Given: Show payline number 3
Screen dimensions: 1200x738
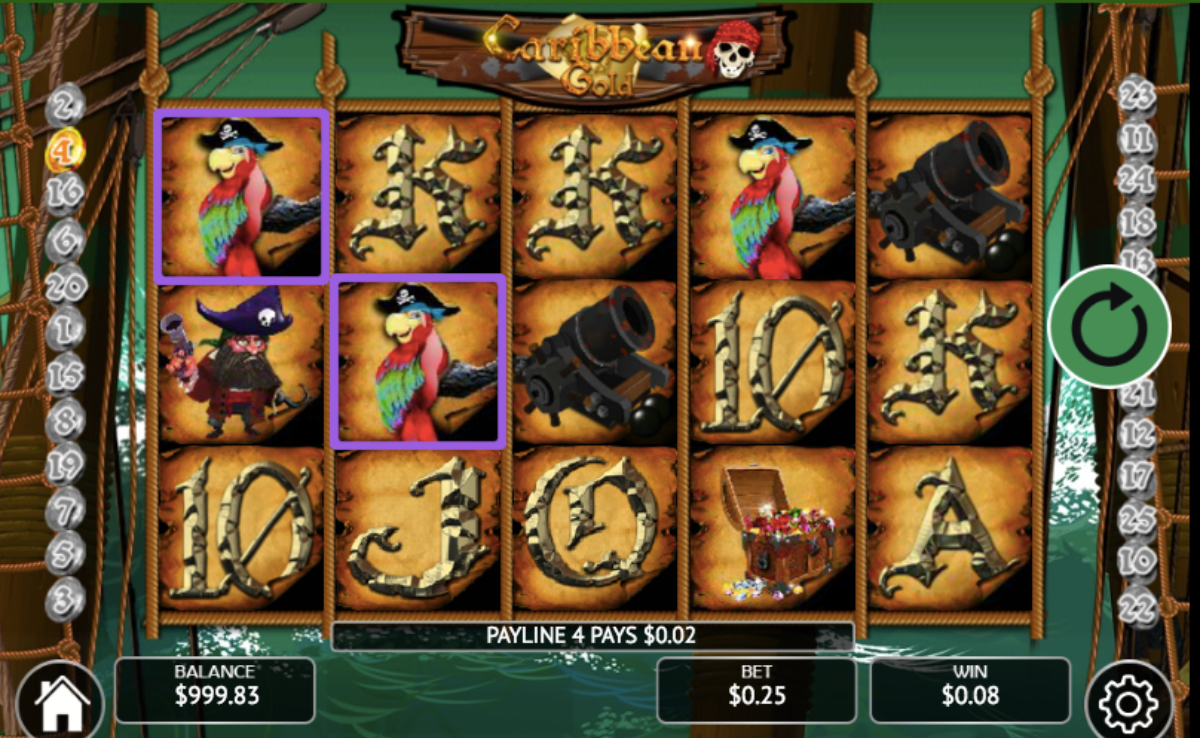Looking at the screenshot, I should click(66, 600).
